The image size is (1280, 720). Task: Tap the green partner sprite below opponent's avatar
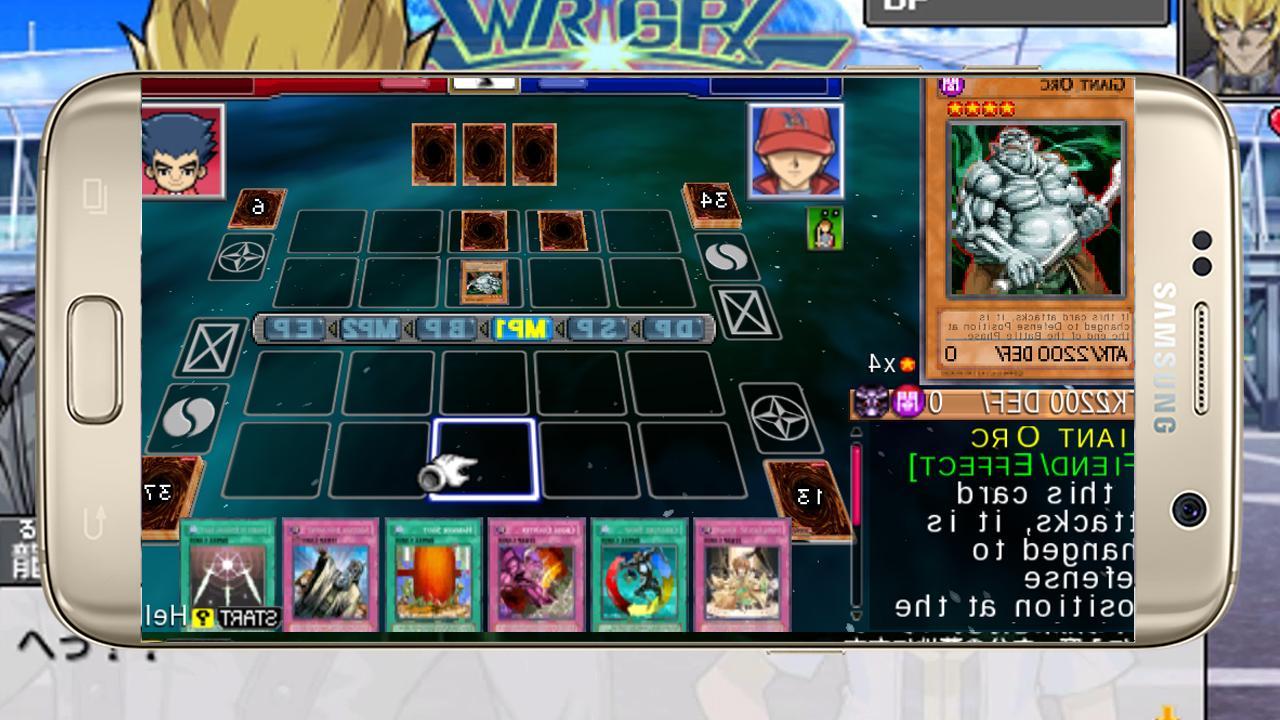(822, 227)
